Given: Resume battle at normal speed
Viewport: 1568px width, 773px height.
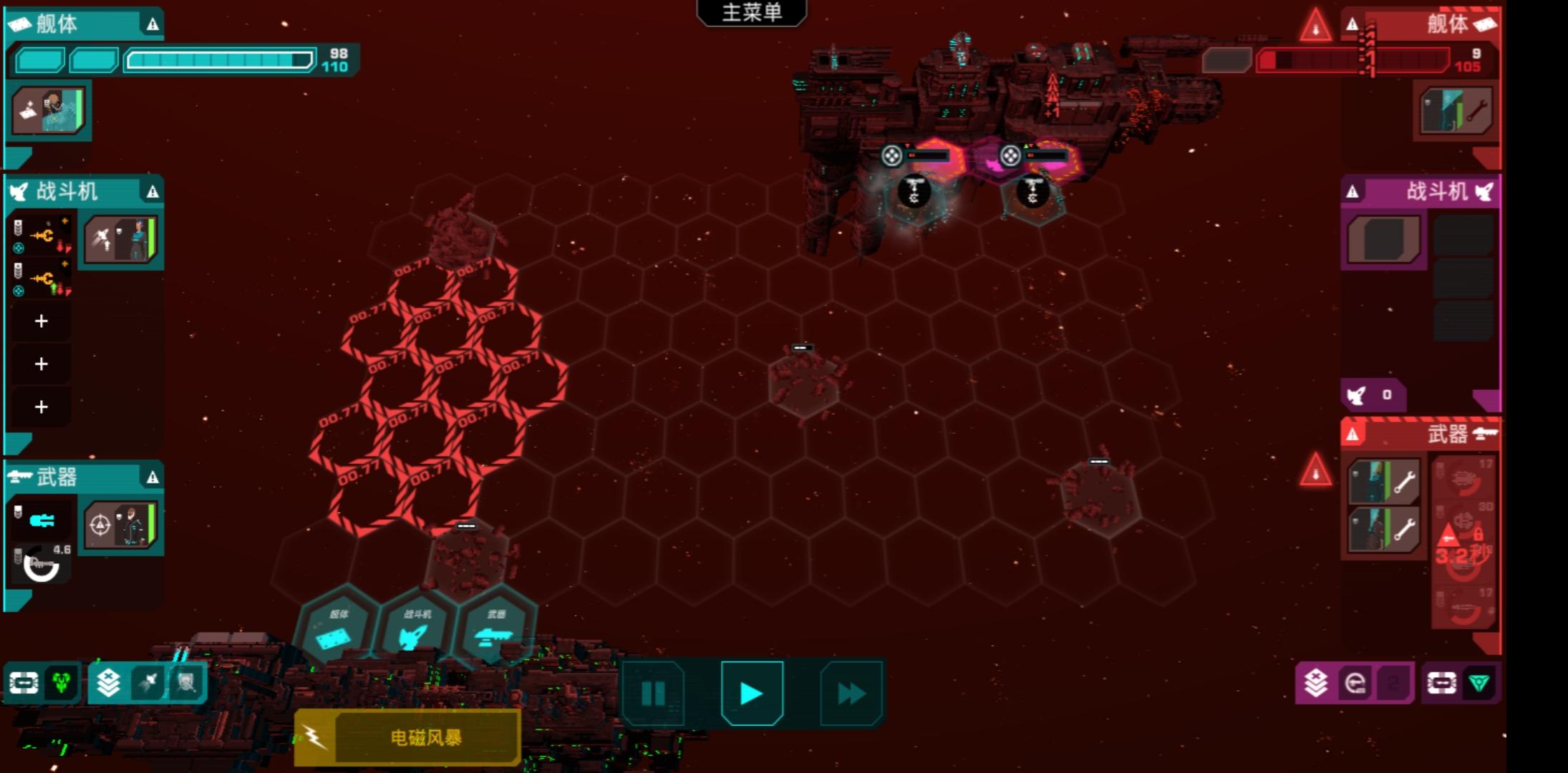Looking at the screenshot, I should (x=752, y=693).
